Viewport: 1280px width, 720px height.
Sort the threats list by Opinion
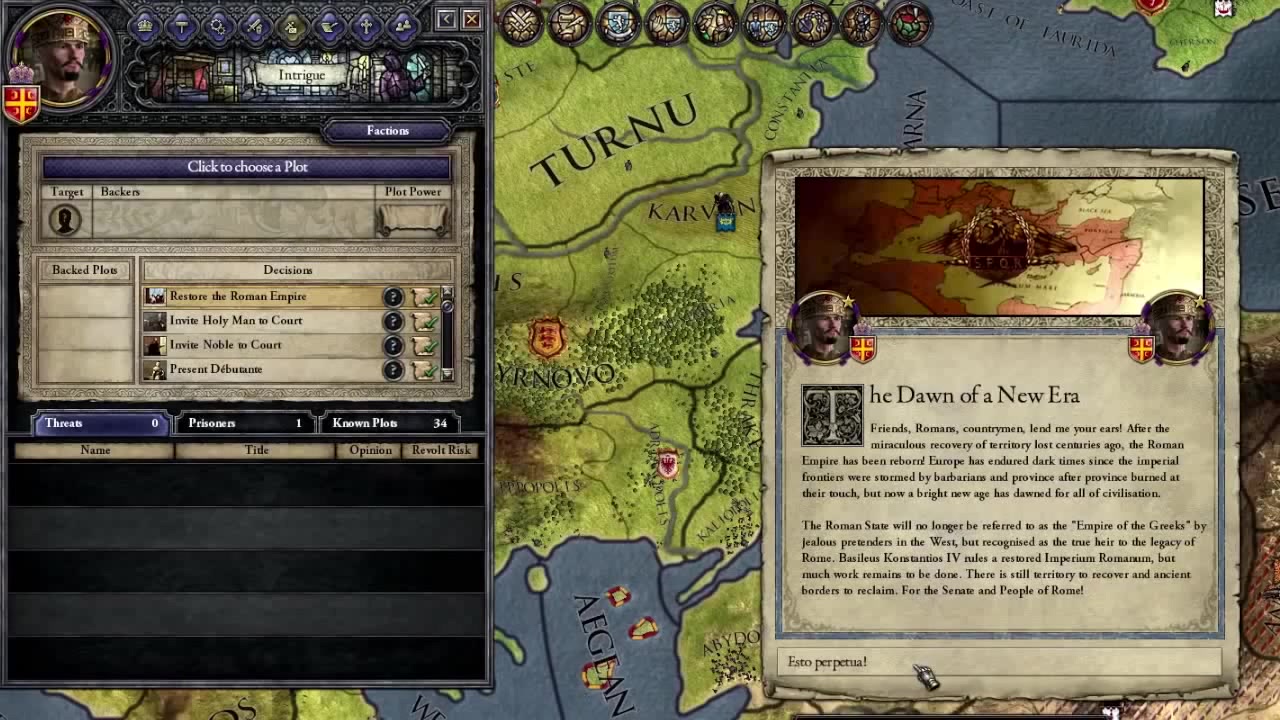[x=370, y=450]
